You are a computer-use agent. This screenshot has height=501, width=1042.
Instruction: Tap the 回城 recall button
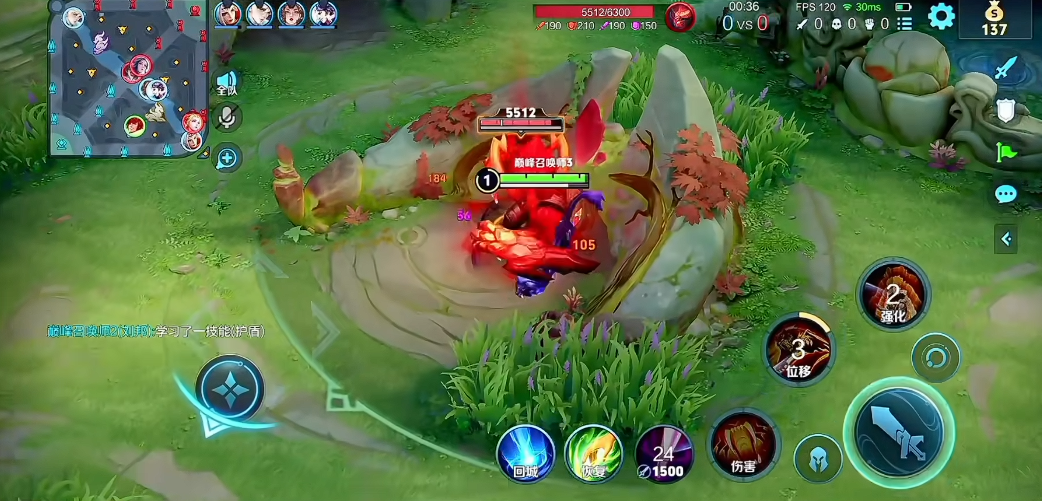526,454
